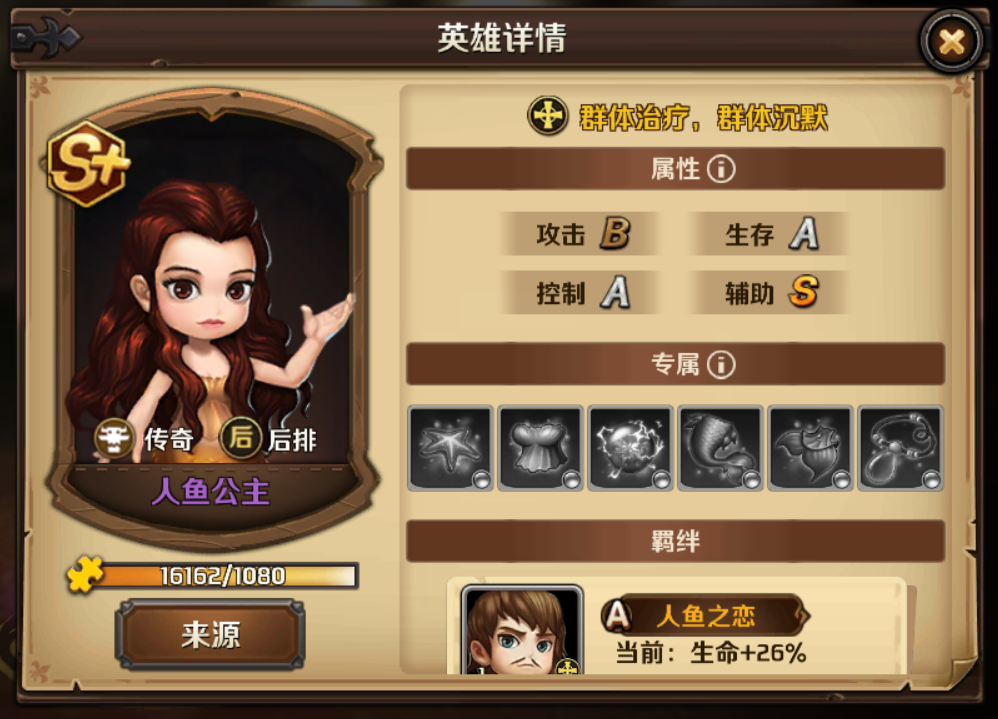This screenshot has height=719, width=998.
Task: Click the bond hero portrait thumbnail
Action: (x=522, y=631)
